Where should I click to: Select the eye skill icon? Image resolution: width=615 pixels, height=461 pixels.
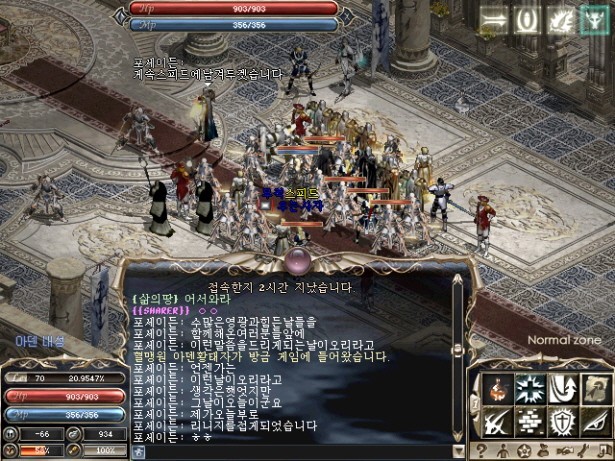coord(597,421)
